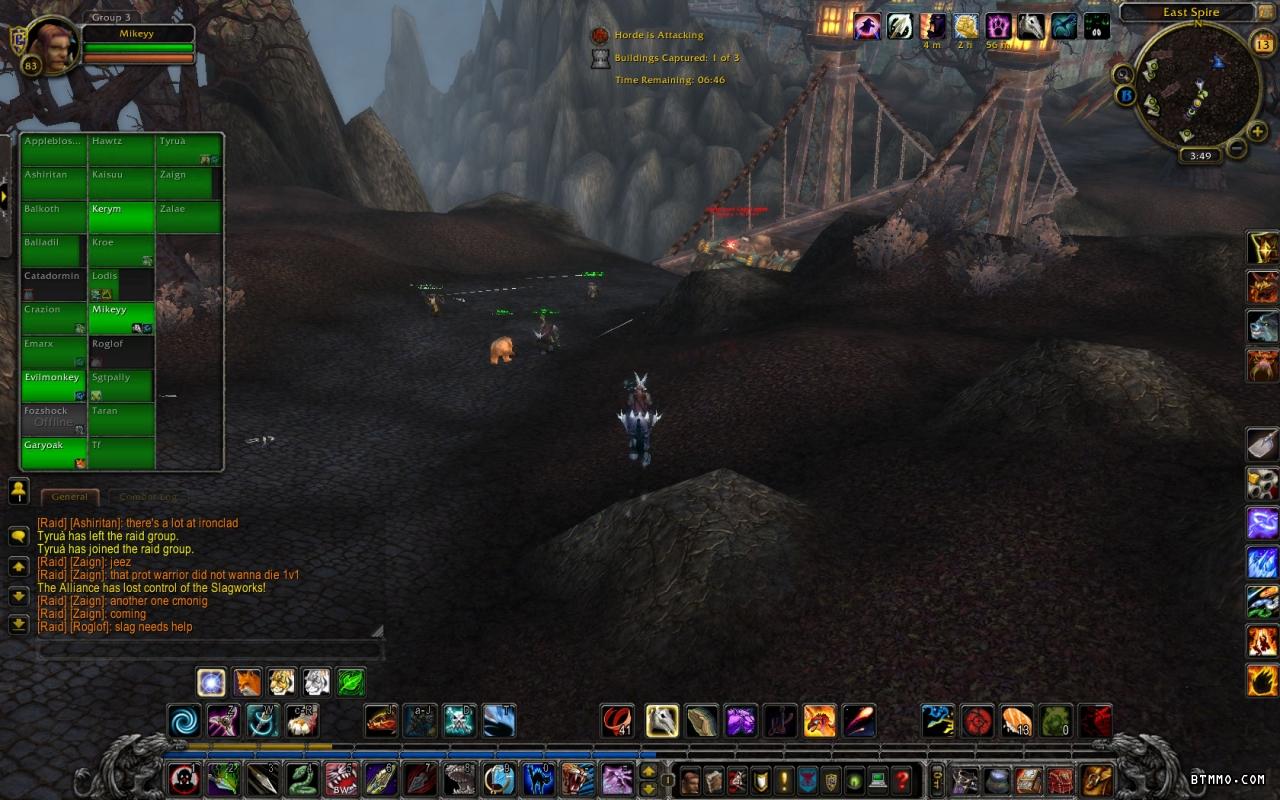
Task: Click the minimap tracking magnifier button
Action: (x=1125, y=74)
